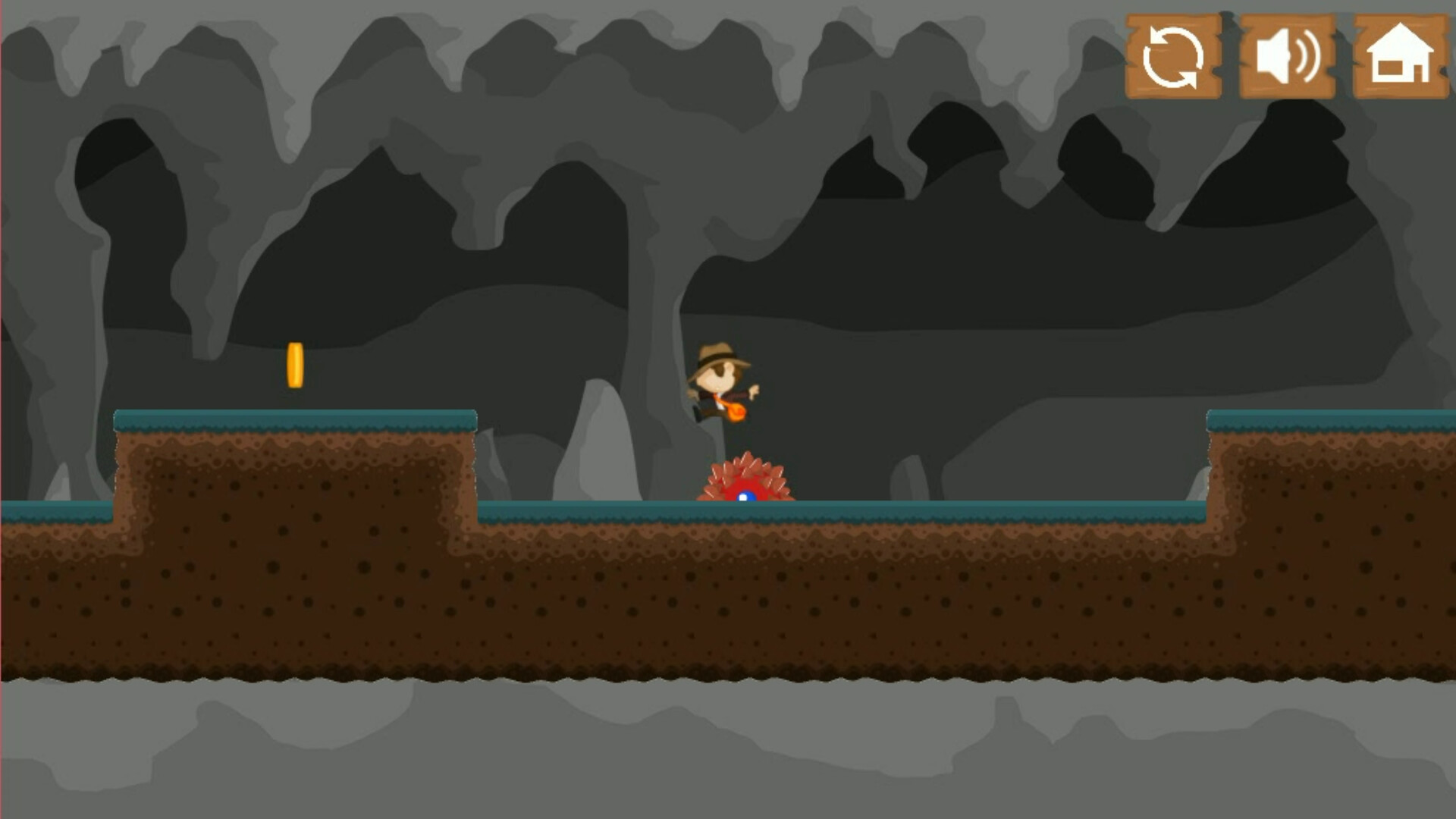The height and width of the screenshot is (819, 1456).
Task: Click the circular arrows on the restart button
Action: pos(1174,57)
